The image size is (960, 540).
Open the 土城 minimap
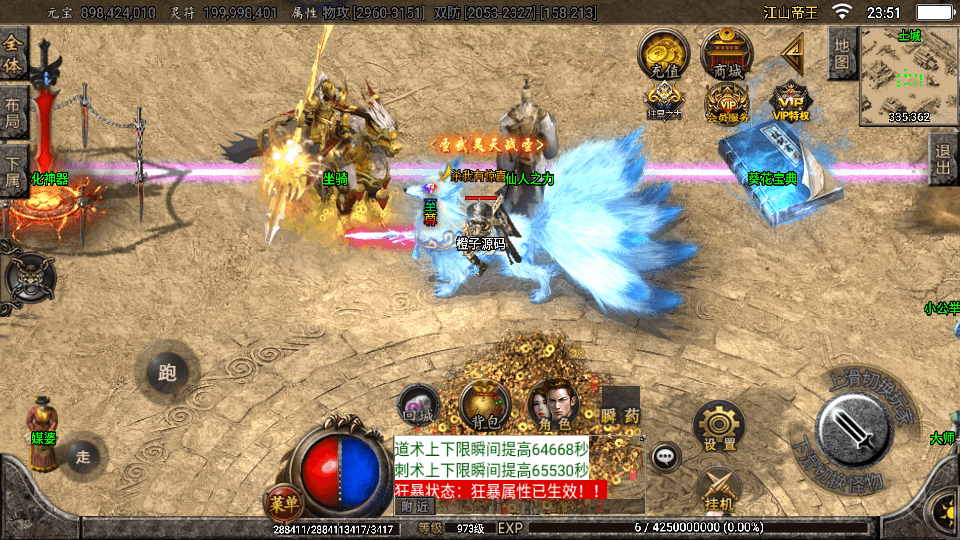coord(908,75)
